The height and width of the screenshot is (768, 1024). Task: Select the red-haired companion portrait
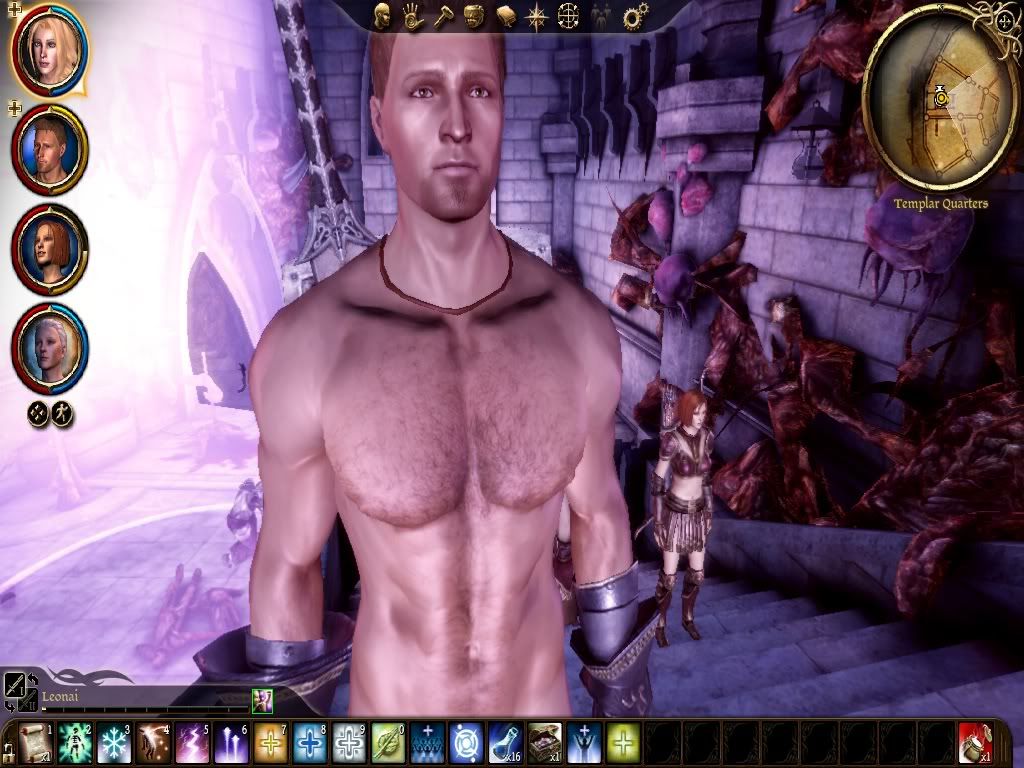pos(49,249)
